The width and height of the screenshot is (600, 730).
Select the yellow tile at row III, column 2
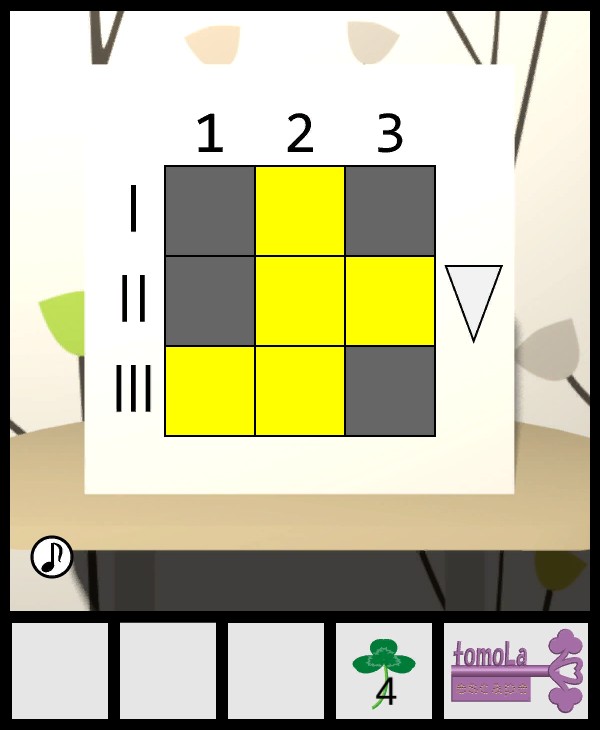tap(300, 391)
